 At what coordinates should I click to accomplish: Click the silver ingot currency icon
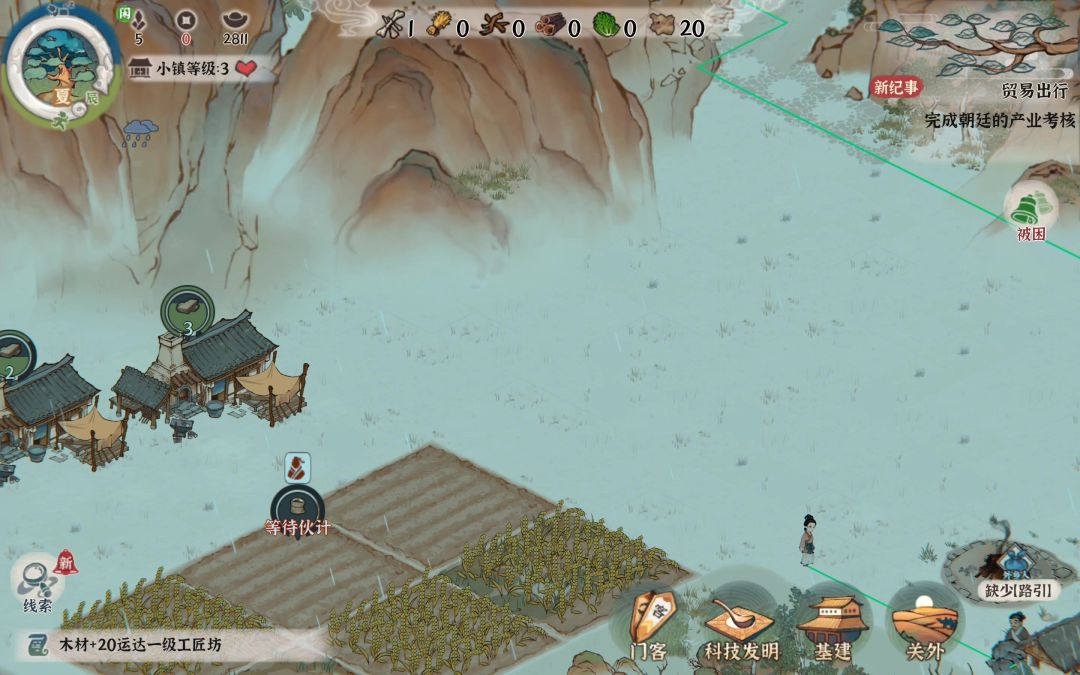pyautogui.click(x=236, y=19)
